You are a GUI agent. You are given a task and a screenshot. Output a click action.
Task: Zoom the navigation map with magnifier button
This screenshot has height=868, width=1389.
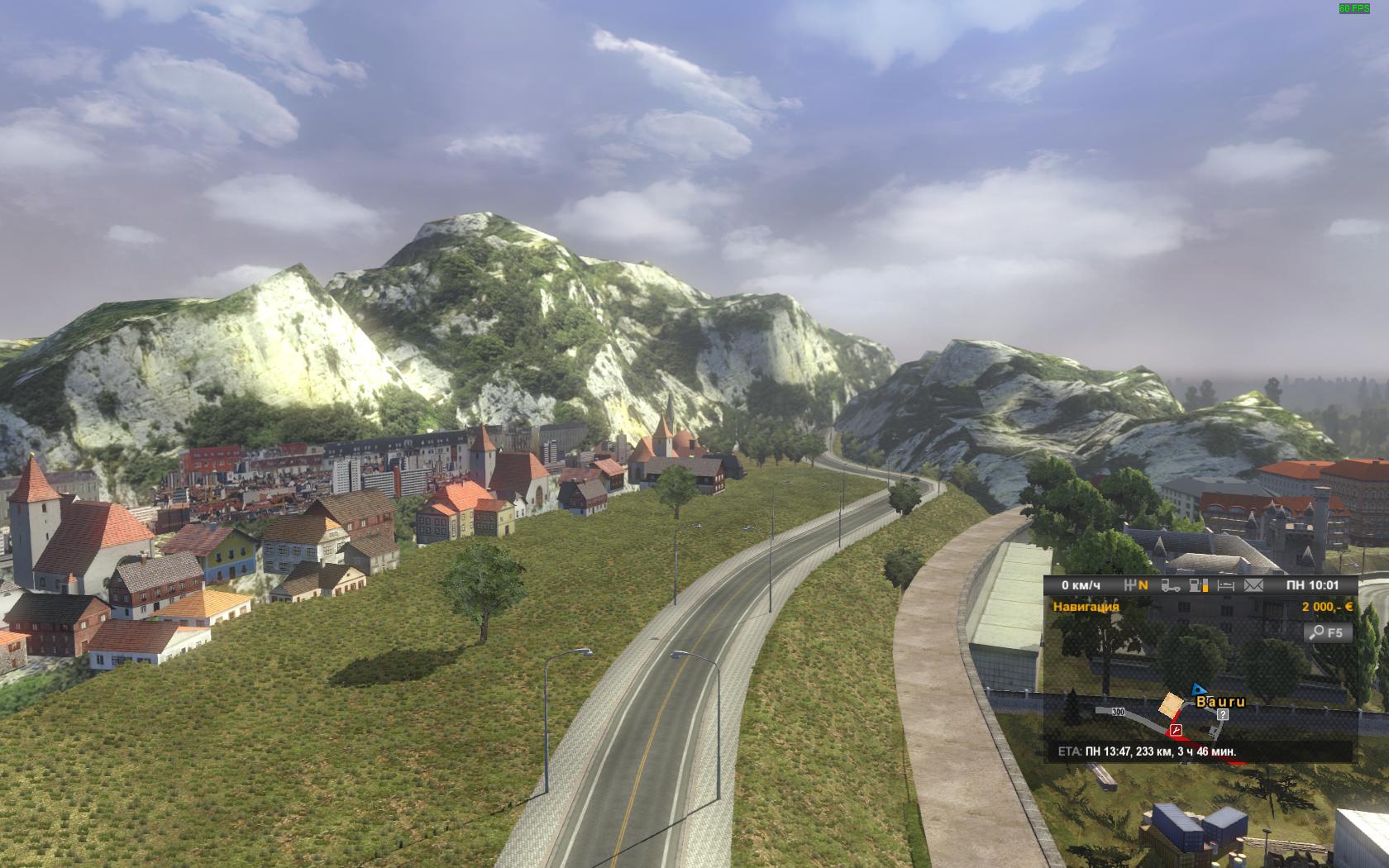(x=1328, y=632)
